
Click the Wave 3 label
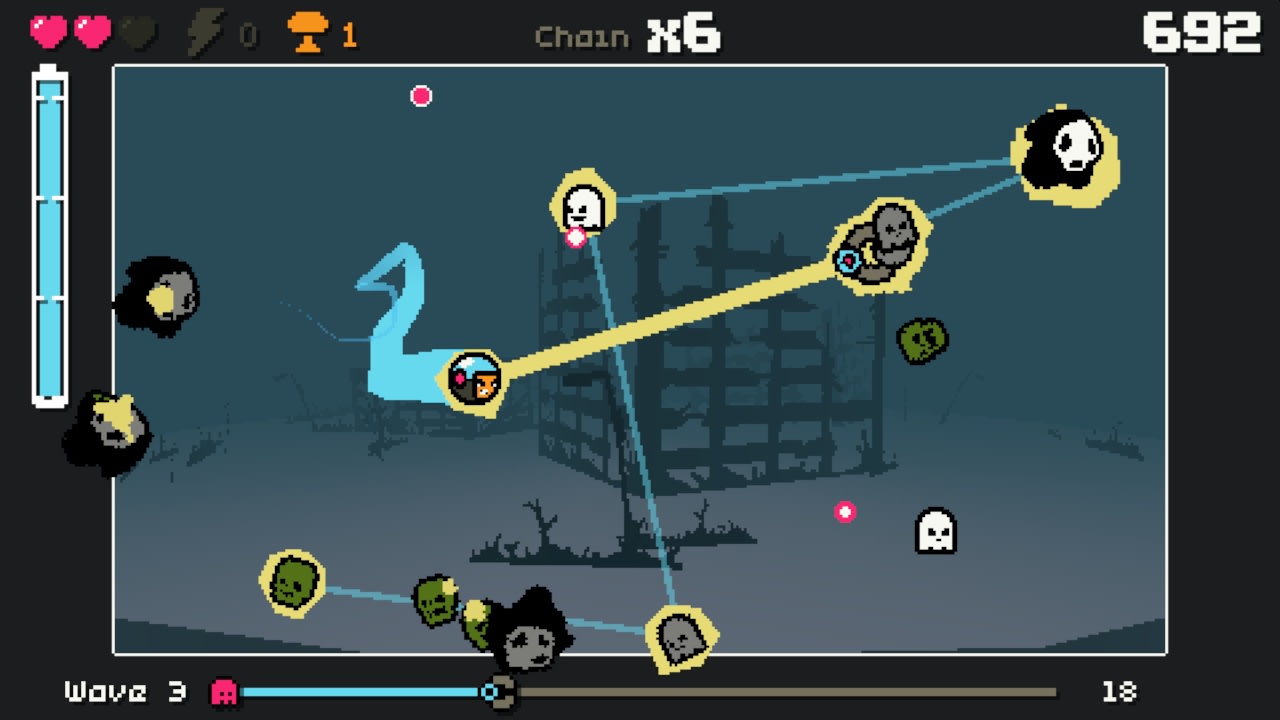tap(120, 690)
